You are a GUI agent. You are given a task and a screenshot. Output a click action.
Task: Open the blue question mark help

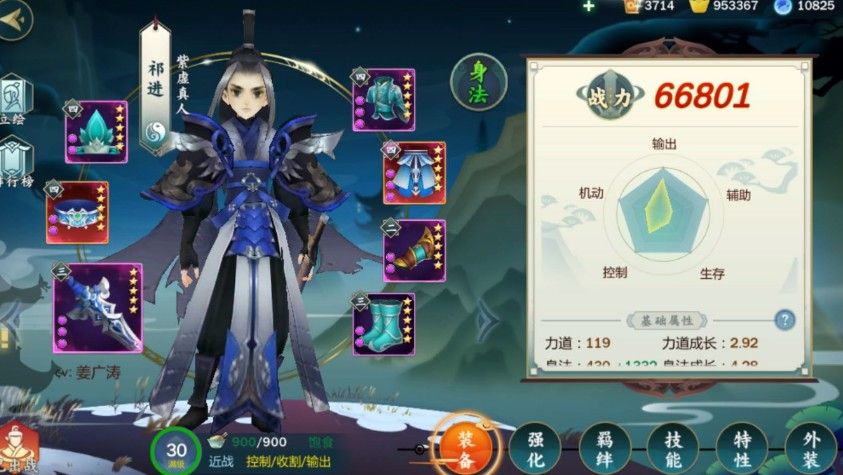click(x=785, y=320)
